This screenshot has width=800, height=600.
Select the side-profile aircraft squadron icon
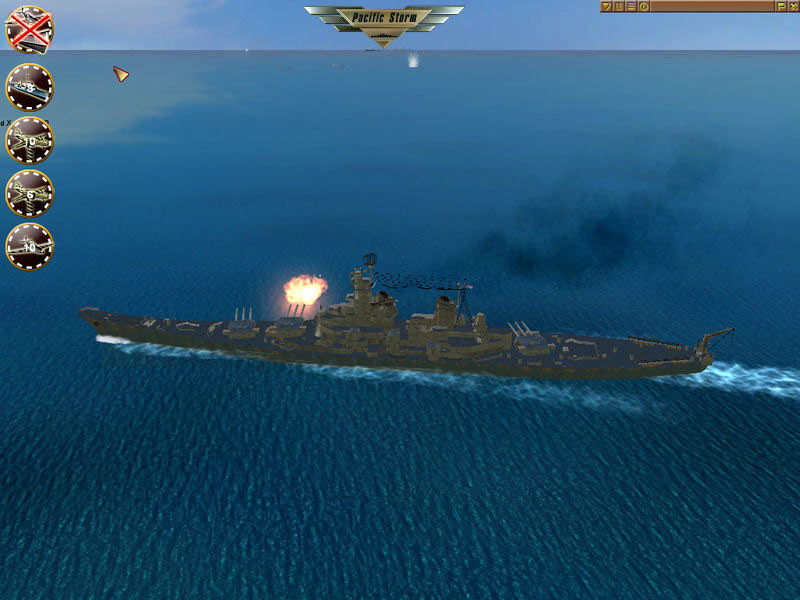click(29, 246)
